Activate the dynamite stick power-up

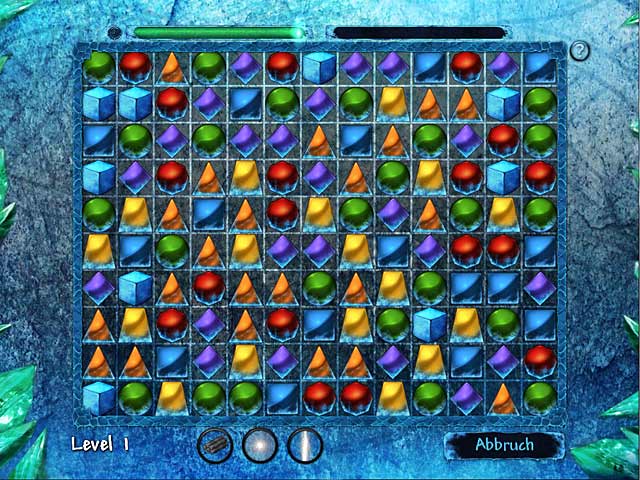215,444
